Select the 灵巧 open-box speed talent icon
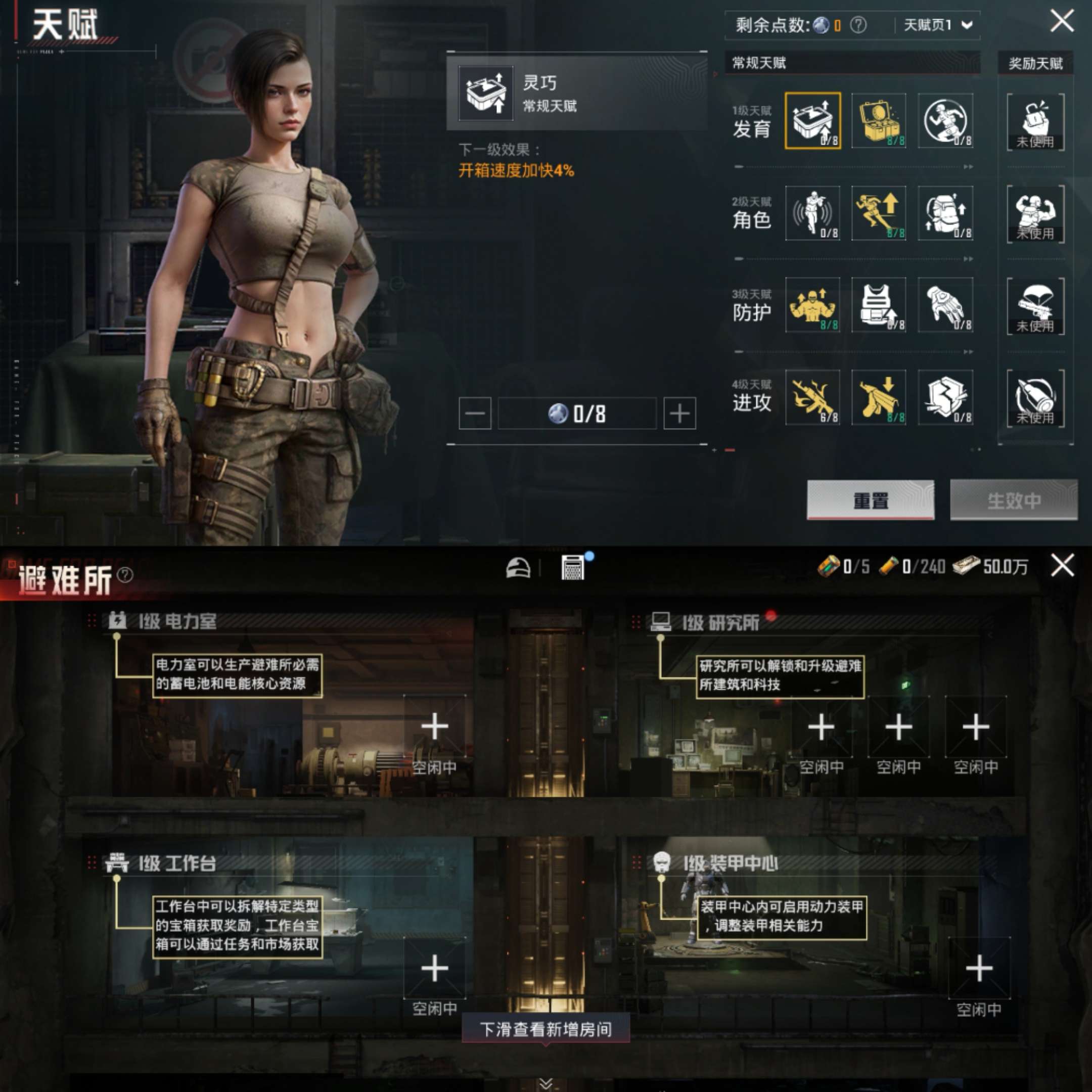Screen dimensions: 1092x1092 812,121
